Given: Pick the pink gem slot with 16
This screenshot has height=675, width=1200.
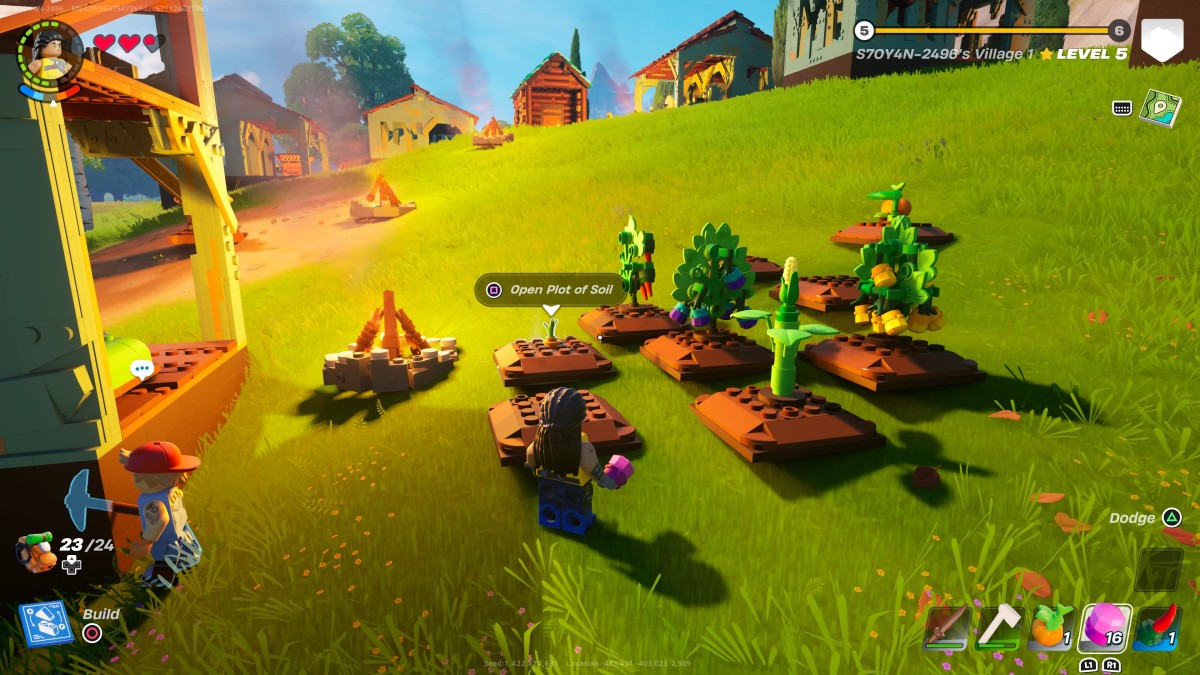Looking at the screenshot, I should (1104, 627).
